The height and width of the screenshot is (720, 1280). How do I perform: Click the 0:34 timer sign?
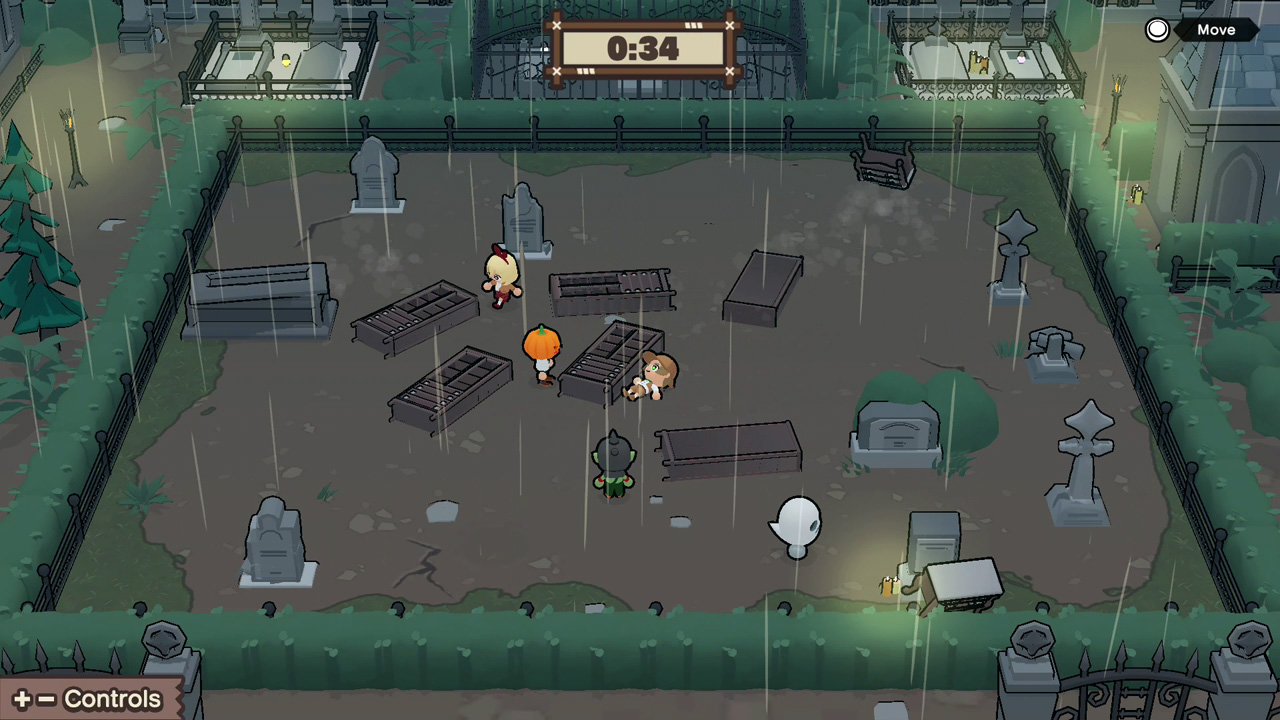click(x=643, y=47)
